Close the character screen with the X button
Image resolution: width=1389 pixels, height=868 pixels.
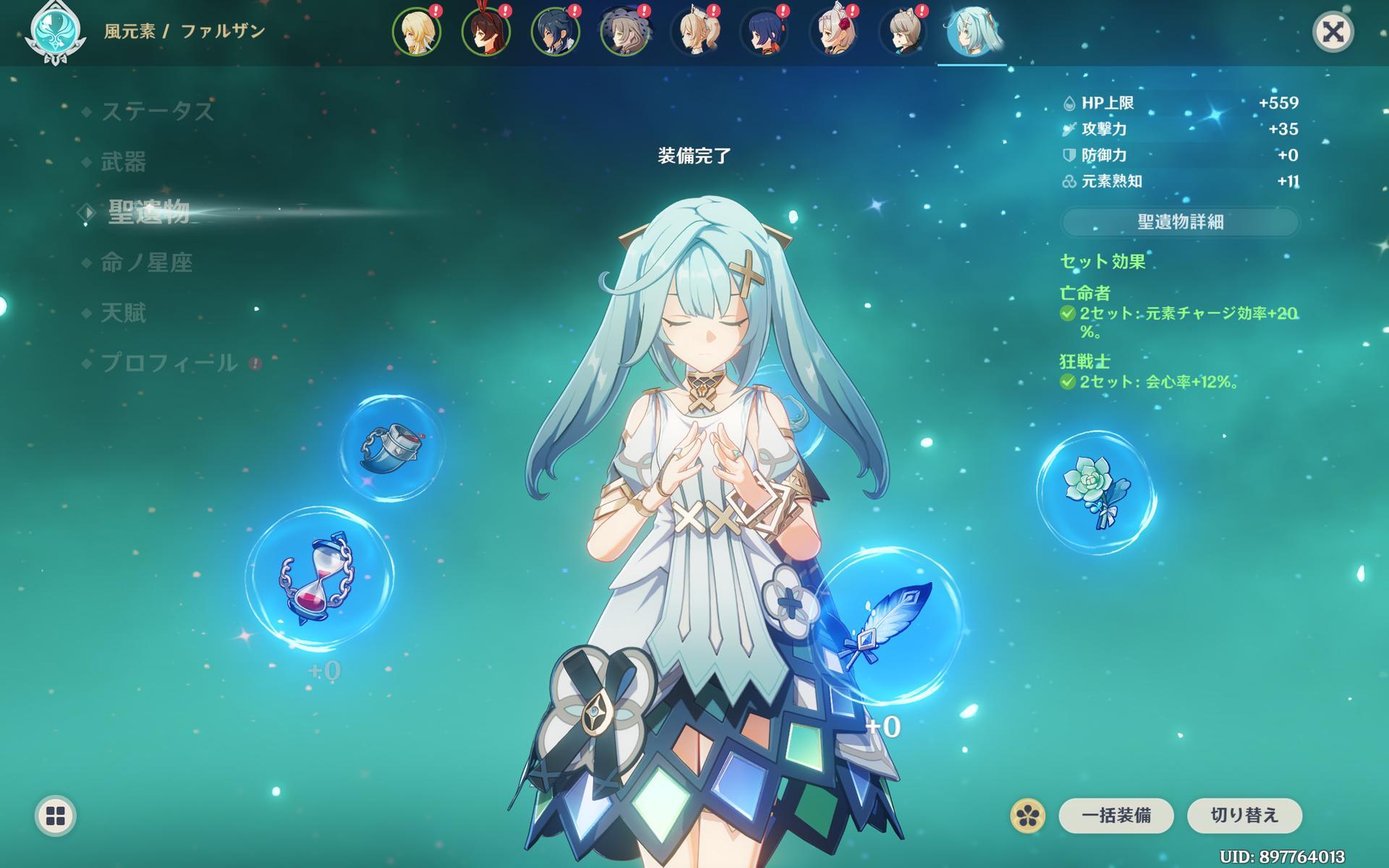[x=1333, y=32]
